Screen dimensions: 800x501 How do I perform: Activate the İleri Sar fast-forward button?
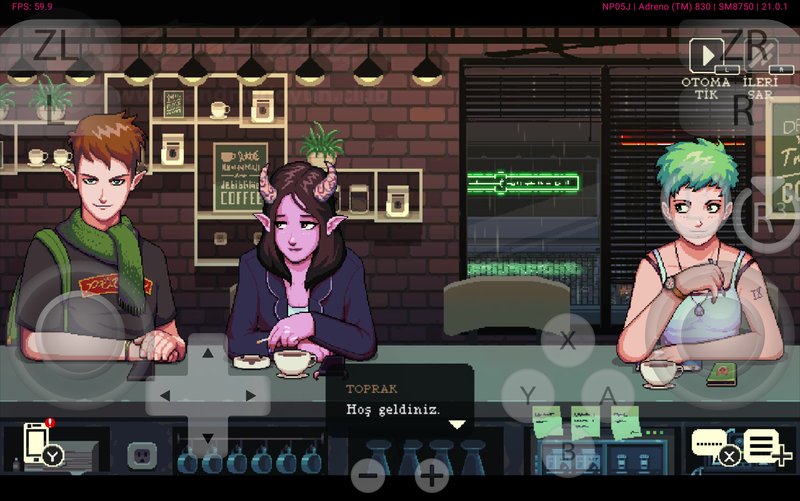[760, 60]
